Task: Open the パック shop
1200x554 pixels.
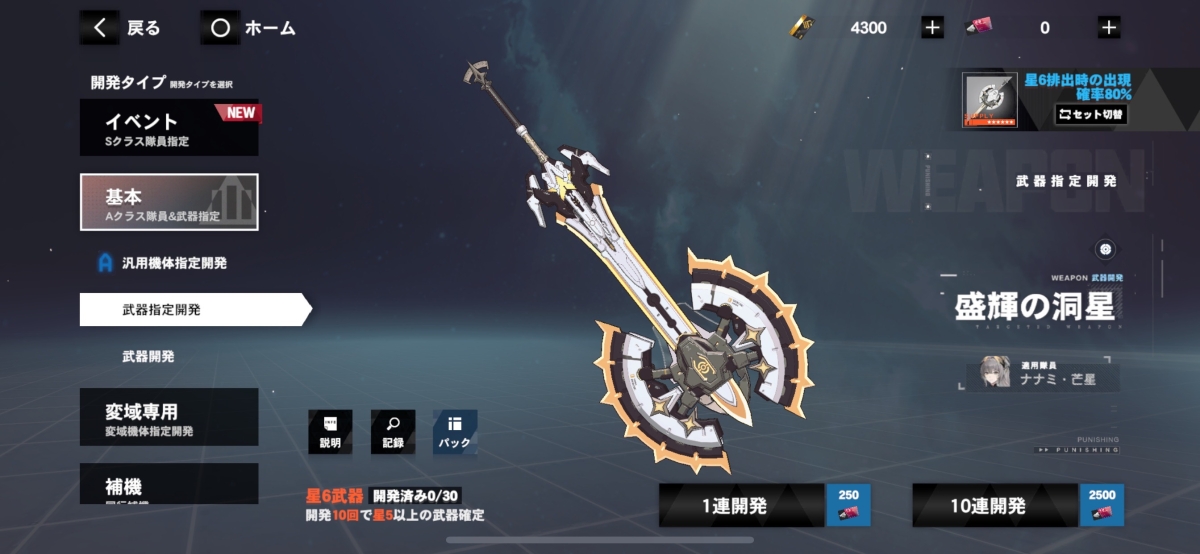Action: [x=454, y=432]
